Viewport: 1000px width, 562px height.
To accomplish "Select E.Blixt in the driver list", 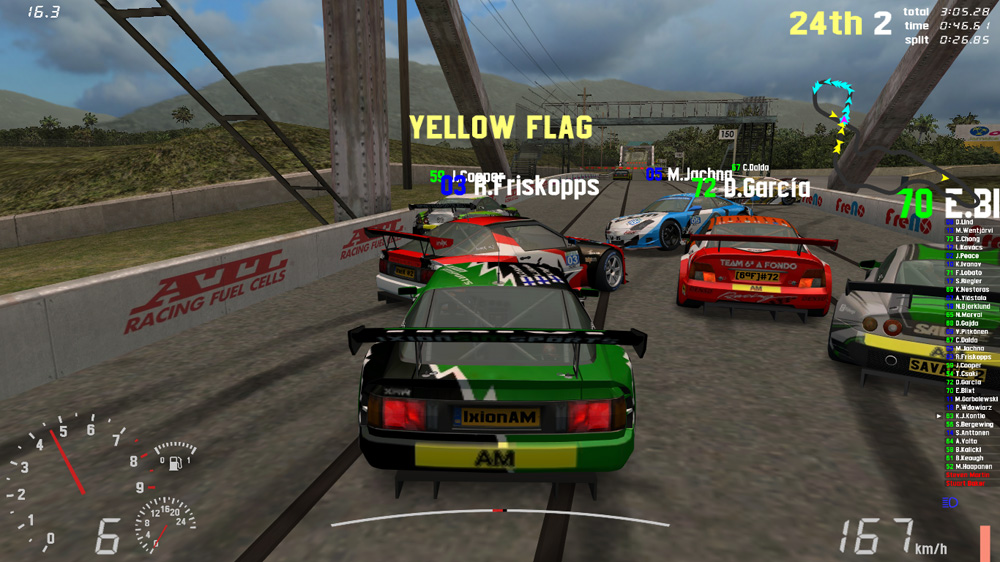I will click(x=966, y=391).
